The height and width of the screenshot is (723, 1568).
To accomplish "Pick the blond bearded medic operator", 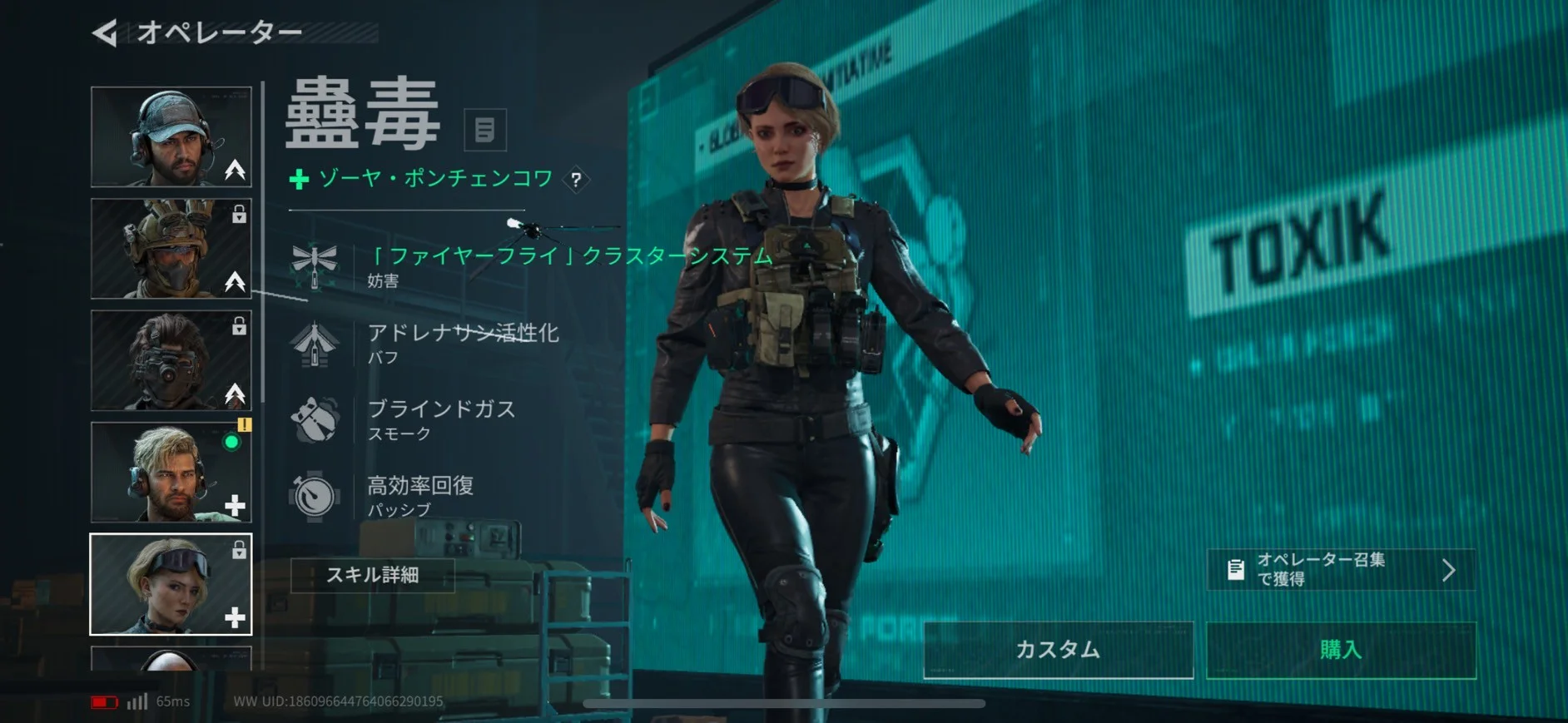I will pos(171,472).
